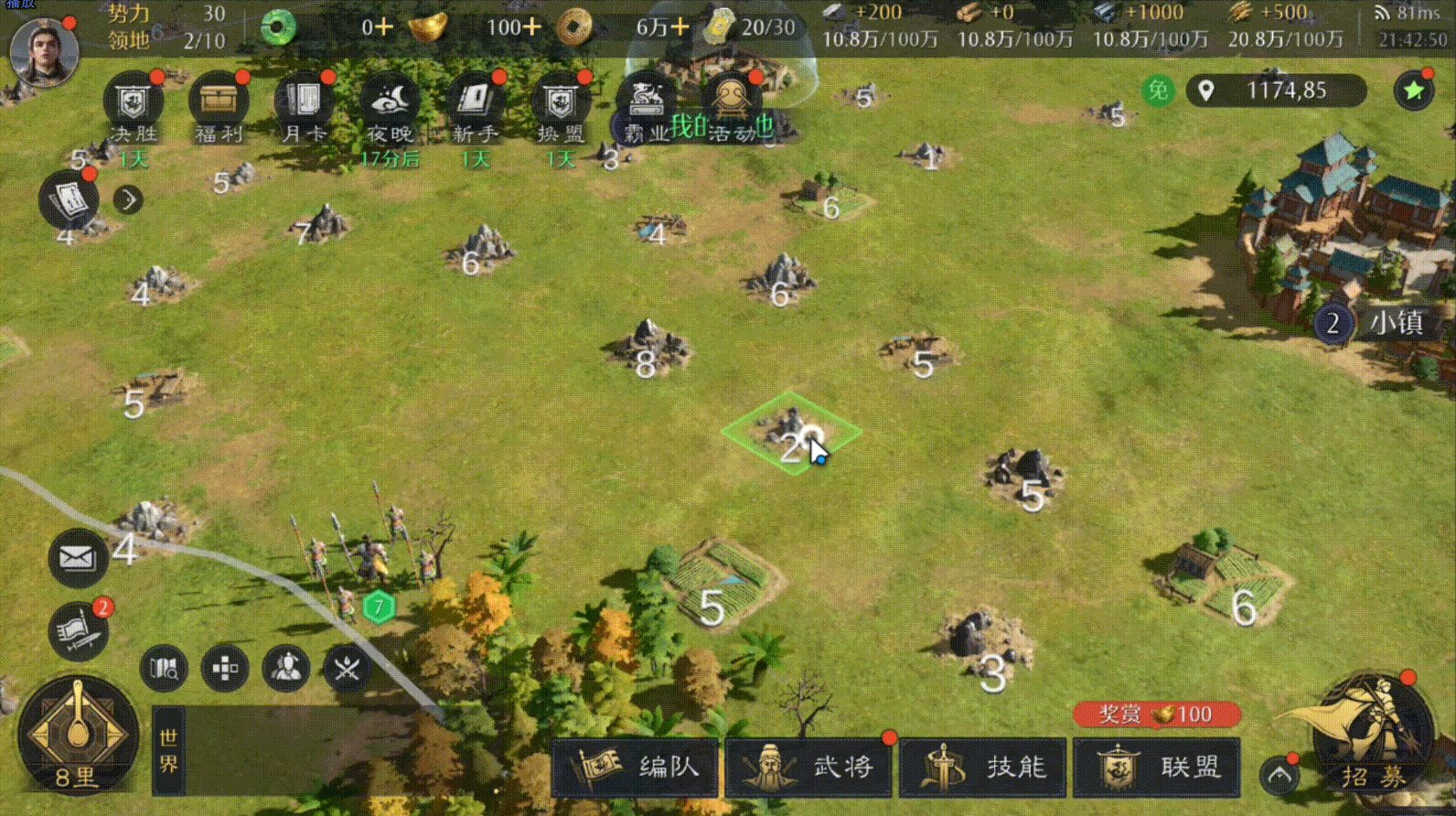Open the 霸业 hegemony icon

(x=646, y=101)
